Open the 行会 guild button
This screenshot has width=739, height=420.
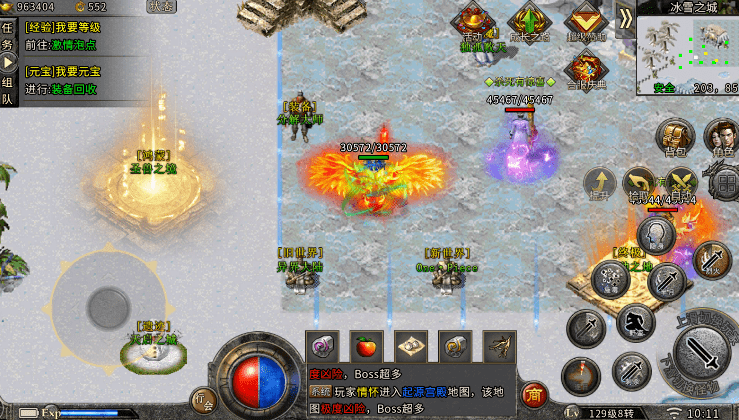(x=203, y=398)
